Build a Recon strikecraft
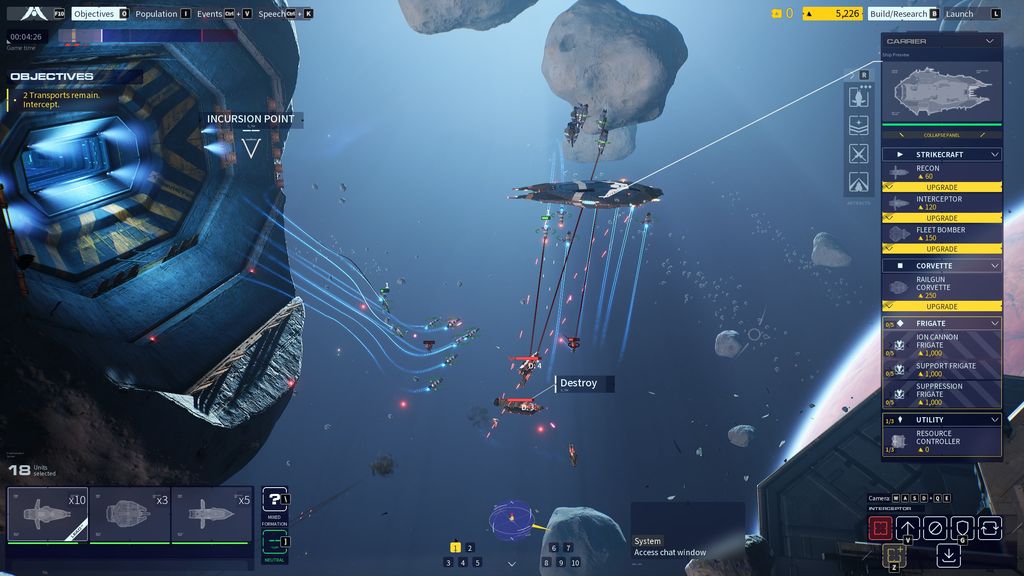The image size is (1024, 576). click(941, 172)
